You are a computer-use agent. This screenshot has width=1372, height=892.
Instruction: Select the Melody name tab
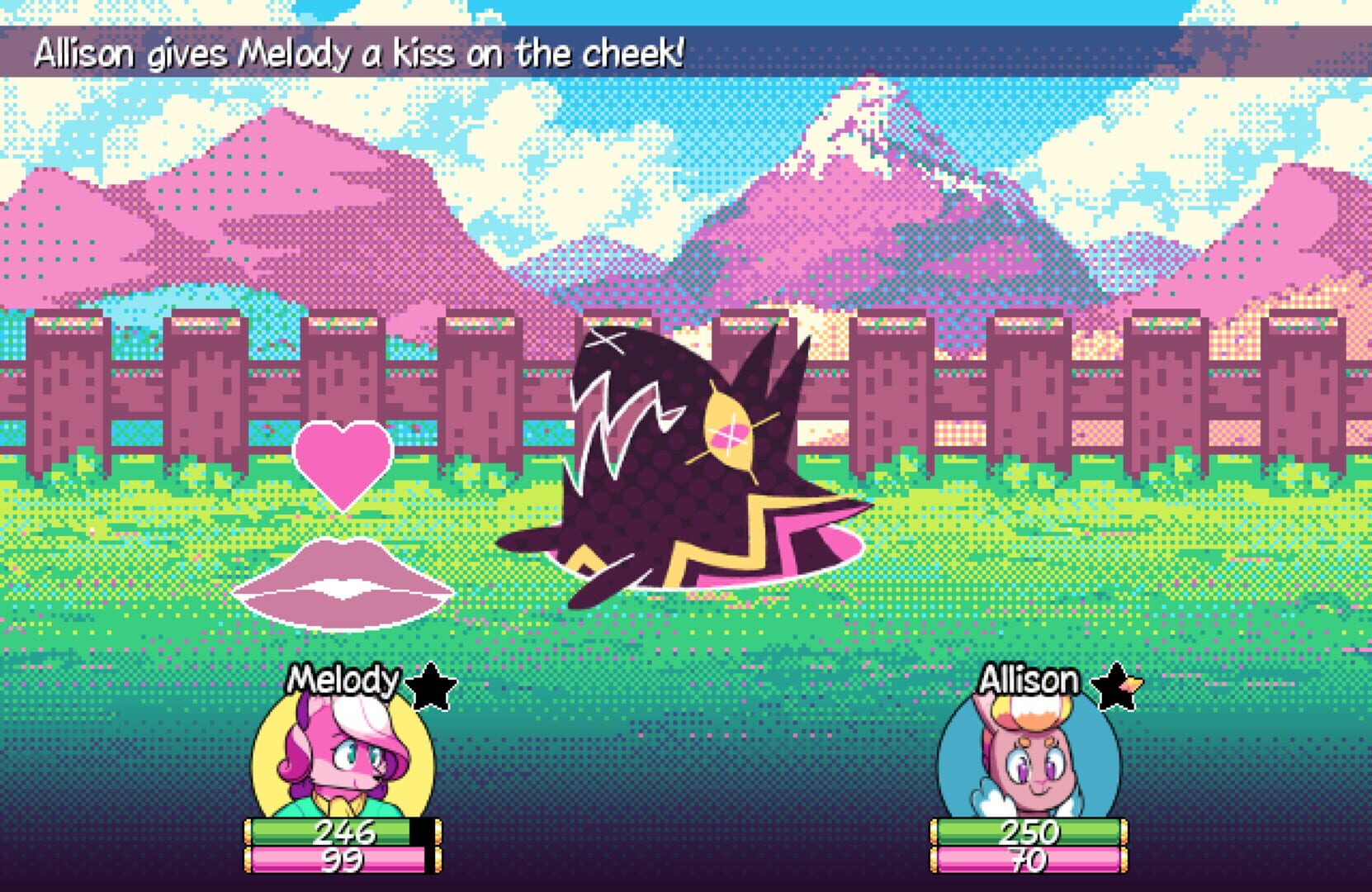point(344,680)
